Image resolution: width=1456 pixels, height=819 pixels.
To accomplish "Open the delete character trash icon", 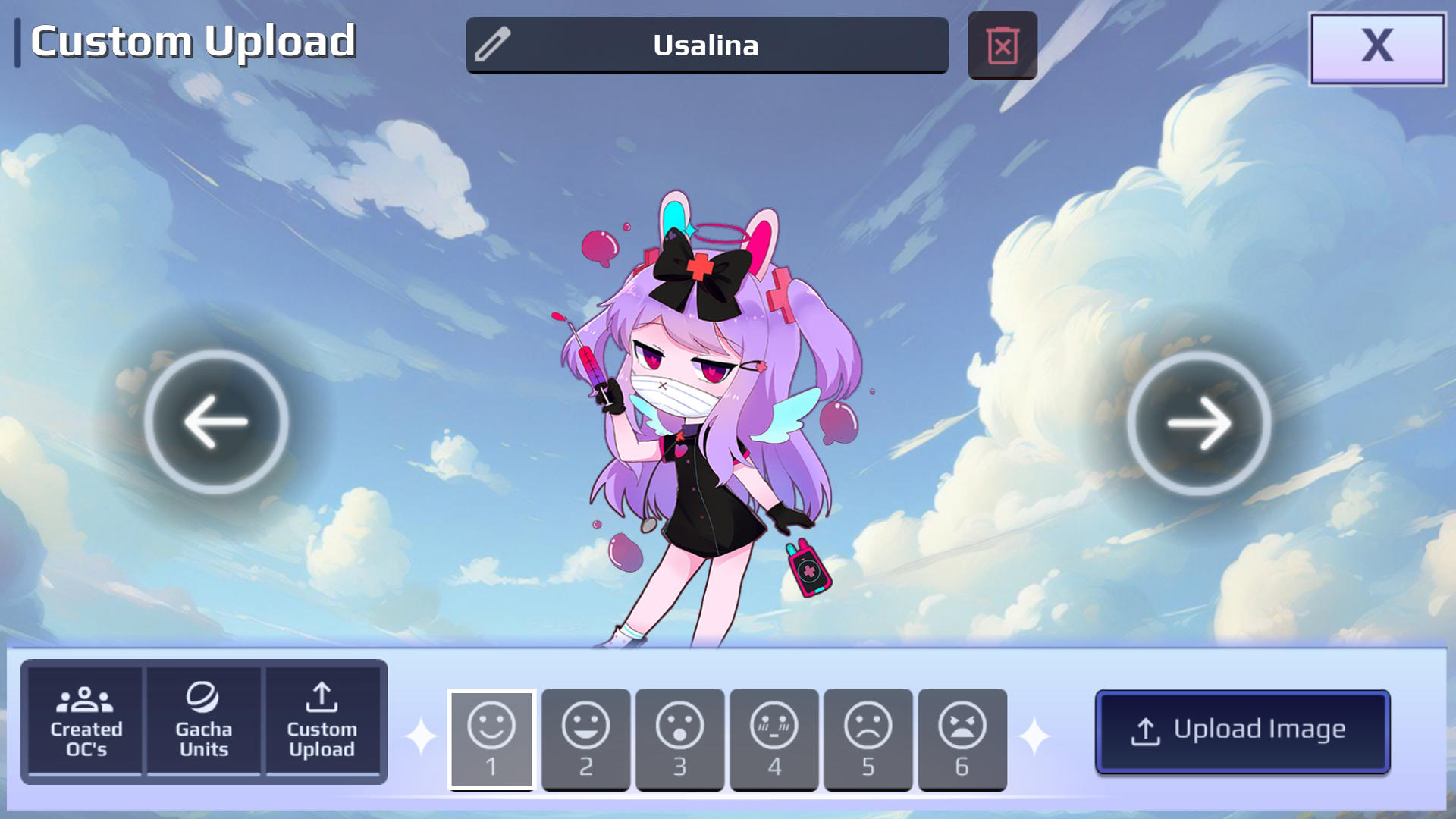I will tap(1002, 45).
